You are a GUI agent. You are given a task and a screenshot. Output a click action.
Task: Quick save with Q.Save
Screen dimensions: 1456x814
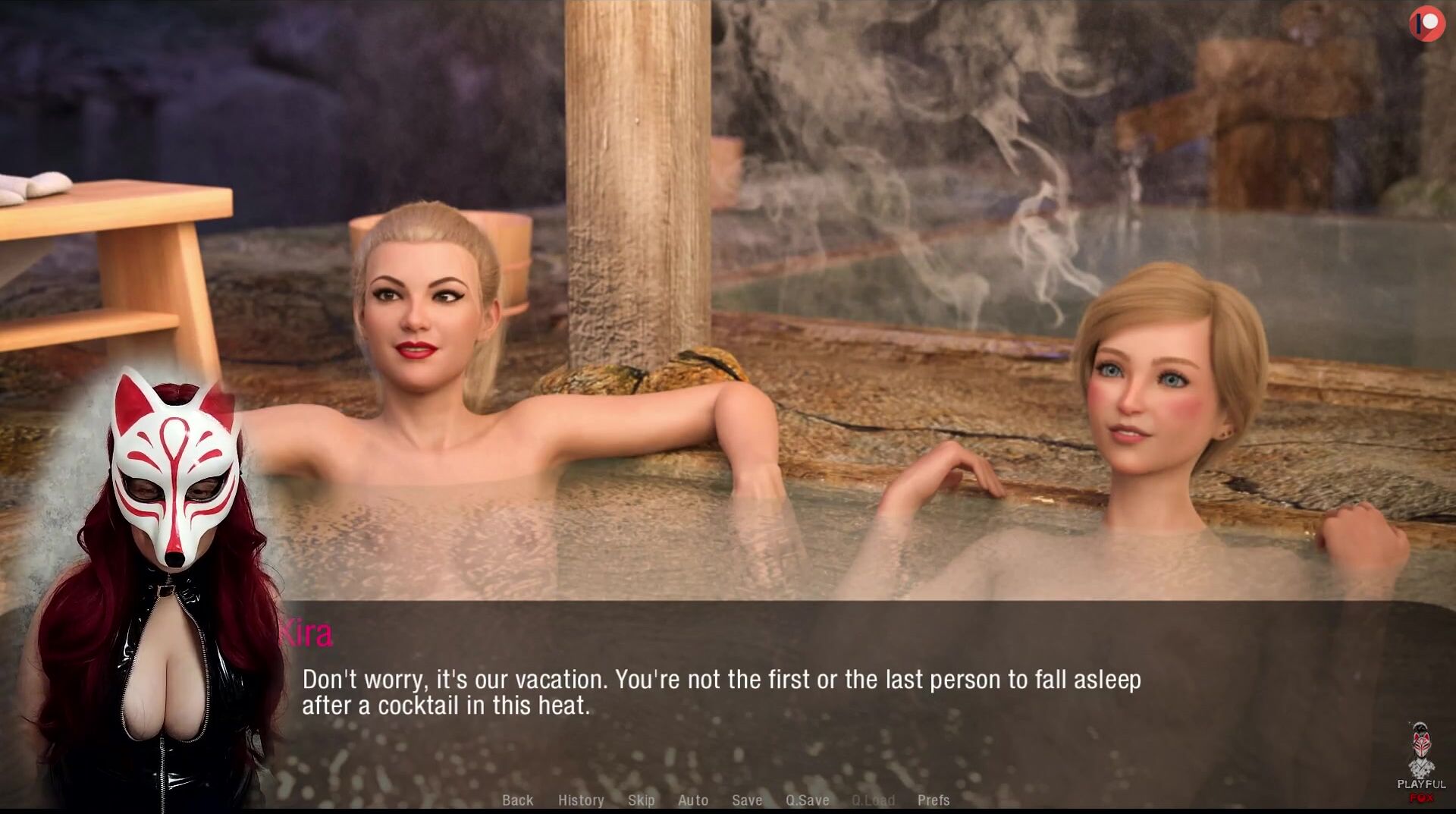(807, 800)
